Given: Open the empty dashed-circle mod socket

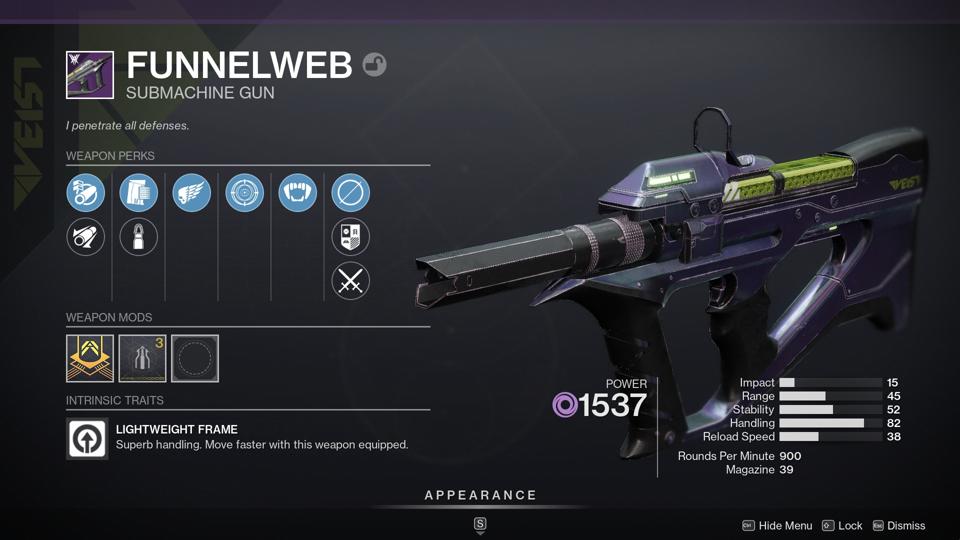Looking at the screenshot, I should (x=195, y=358).
